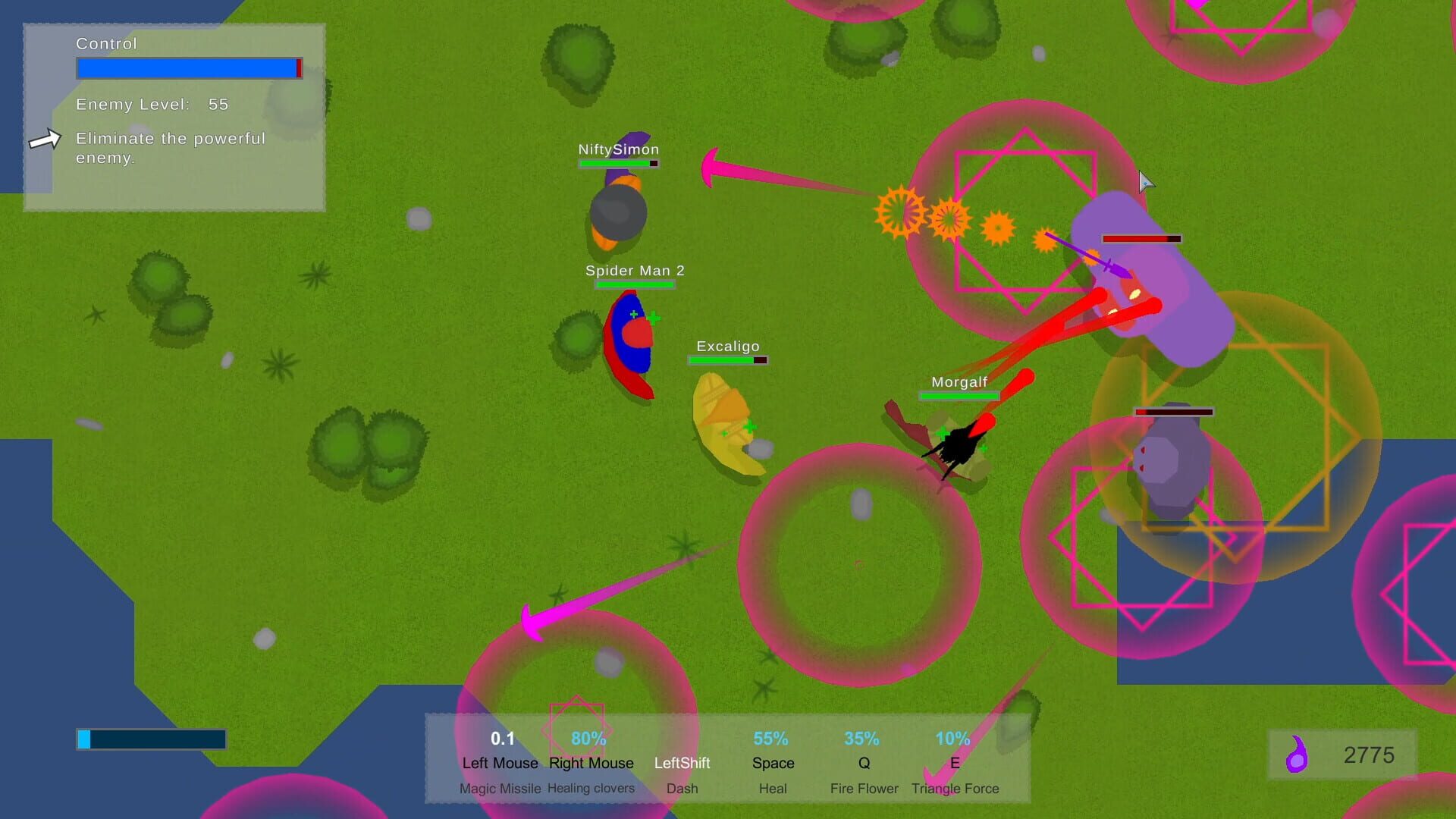Screen dimensions: 1456x819
Task: Click the Control progress bar
Action: point(188,67)
